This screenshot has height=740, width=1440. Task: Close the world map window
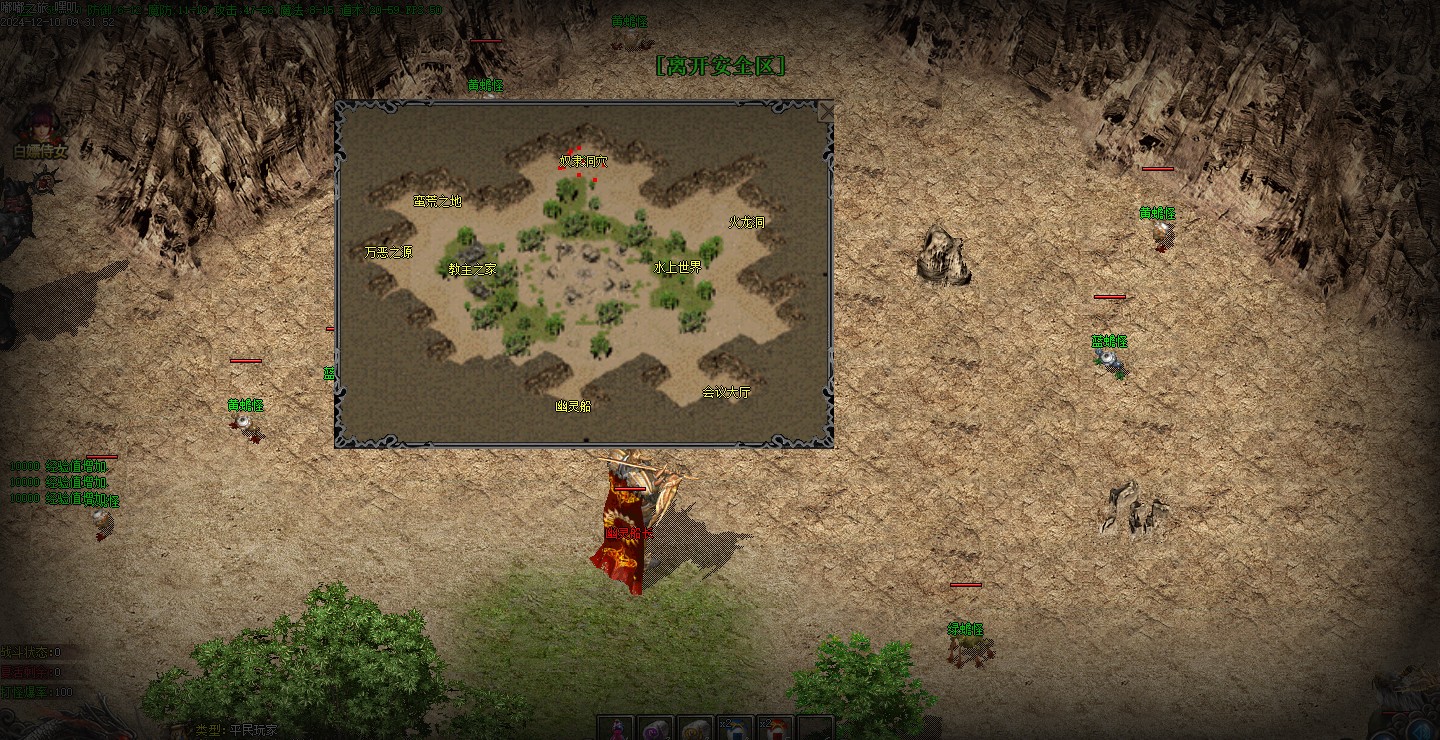[825, 110]
